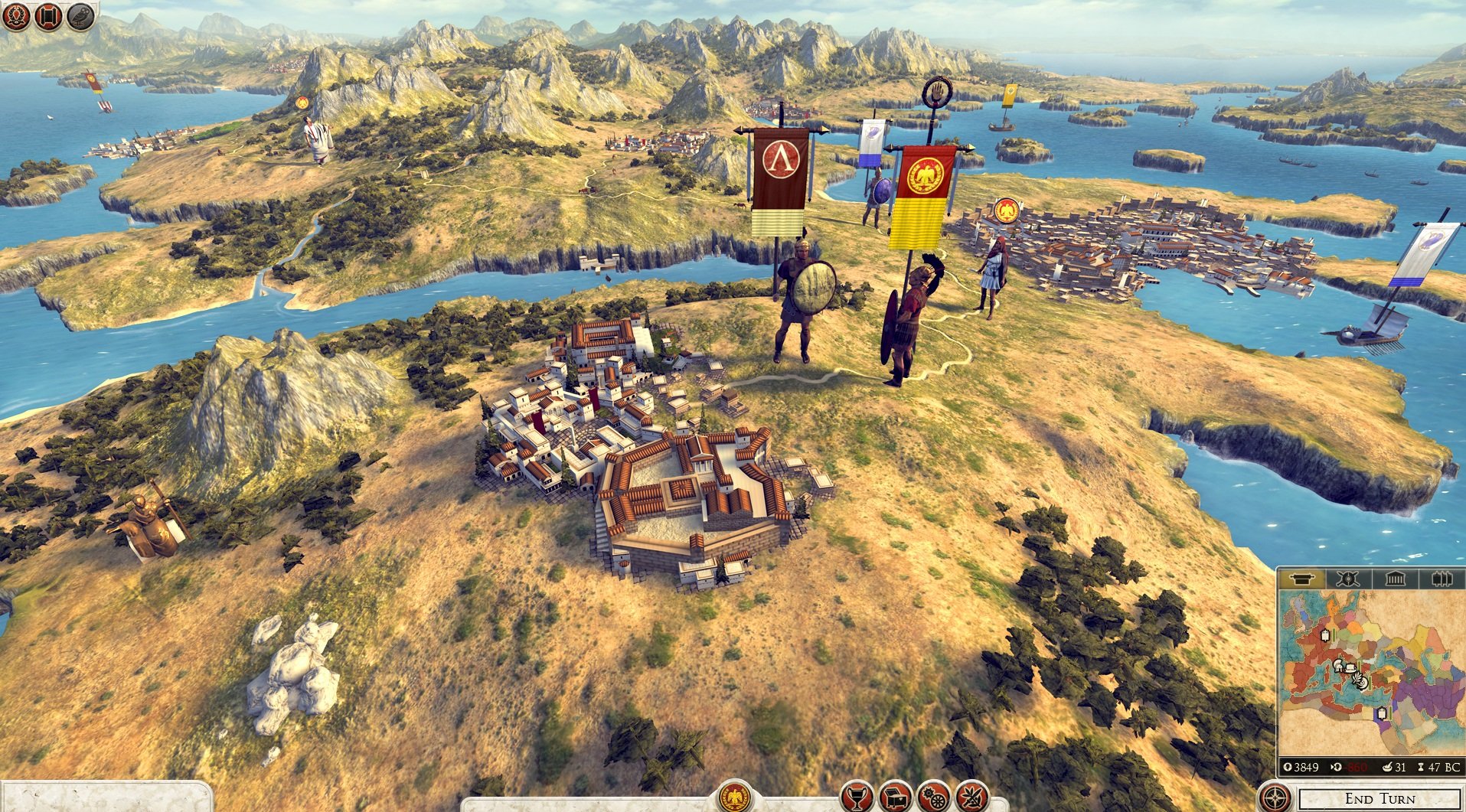Switch to the minimap's rightmost tab with vertical bars
Viewport: 1466px width, 812px height.
(1442, 579)
